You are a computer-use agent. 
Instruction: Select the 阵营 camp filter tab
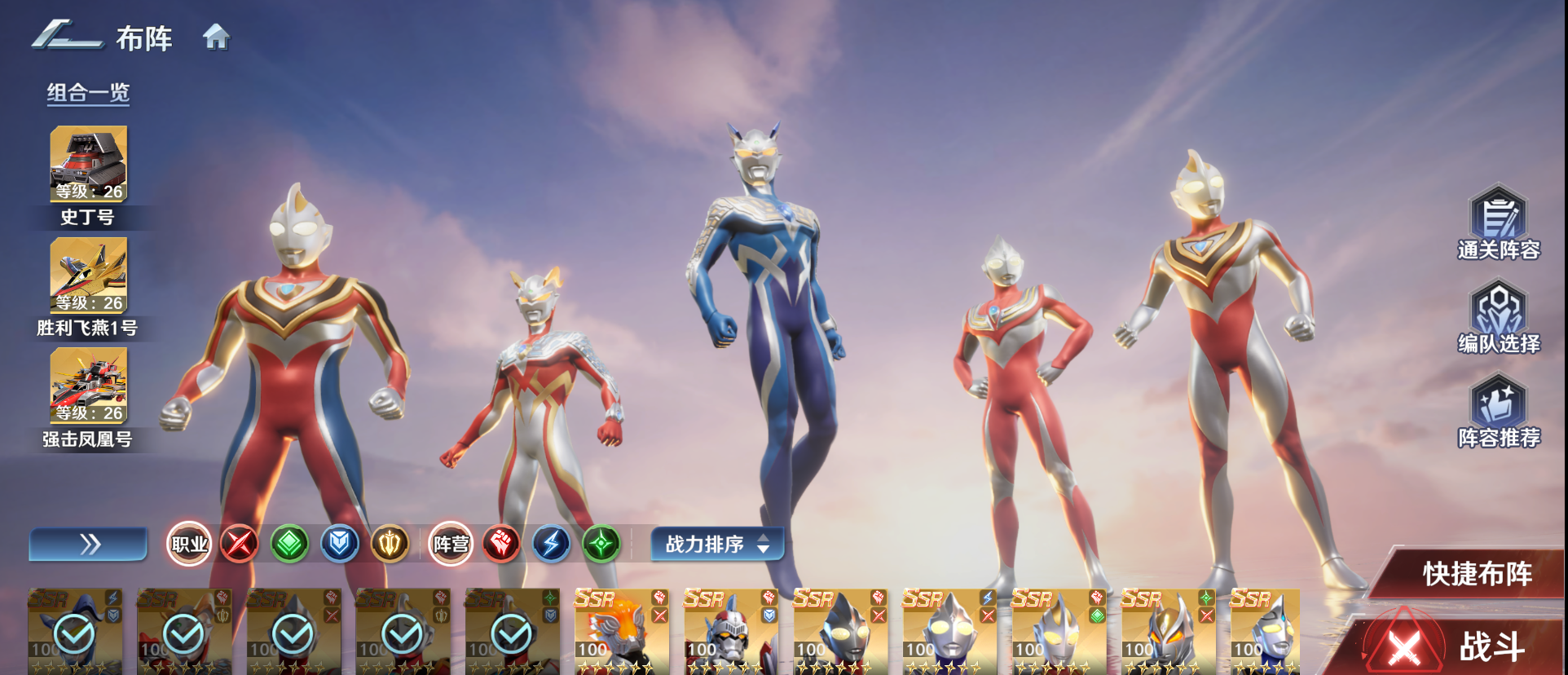tap(452, 544)
